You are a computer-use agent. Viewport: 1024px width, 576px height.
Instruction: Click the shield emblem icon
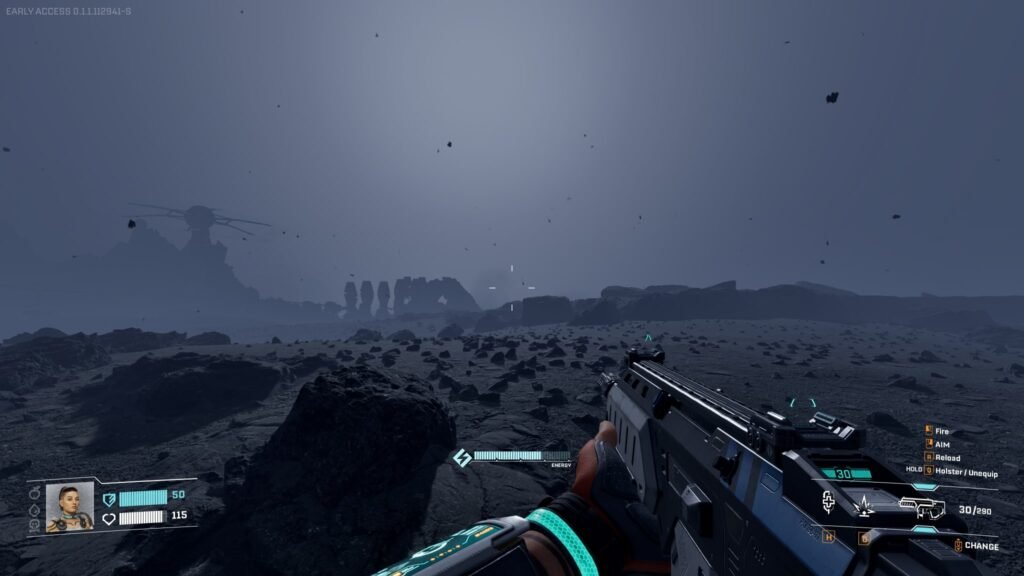pyautogui.click(x=109, y=498)
